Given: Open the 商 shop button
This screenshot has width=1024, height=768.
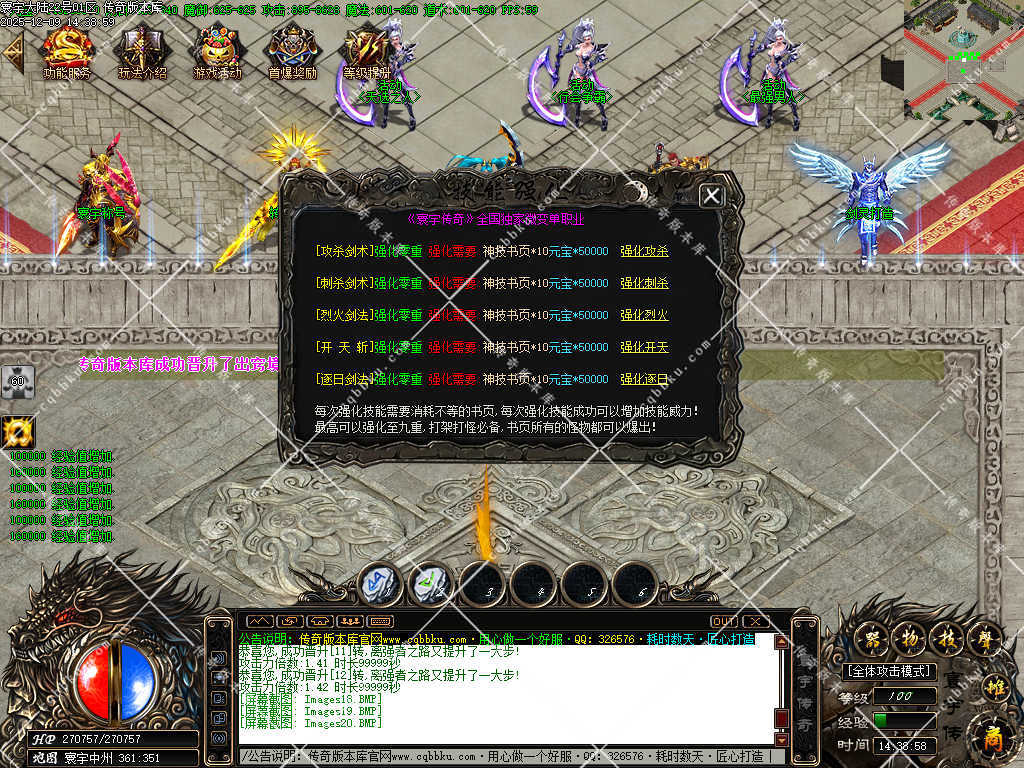Looking at the screenshot, I should 991,738.
